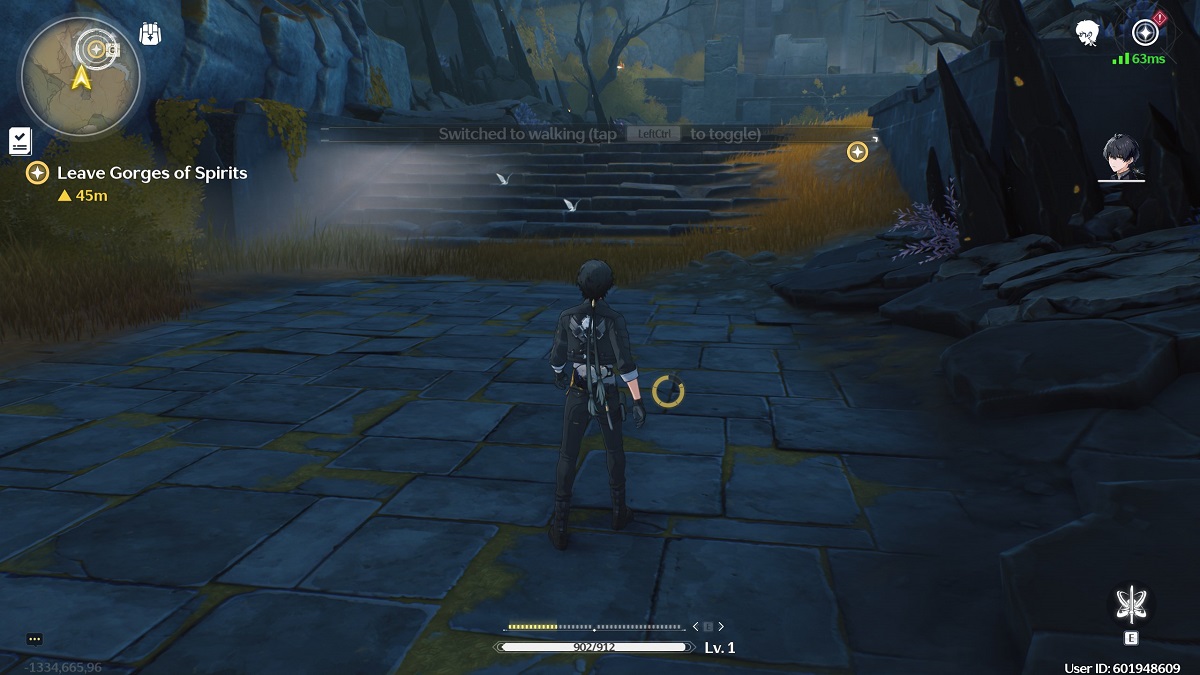Open the star compass menu icon
The image size is (1200, 675).
tap(1145, 32)
